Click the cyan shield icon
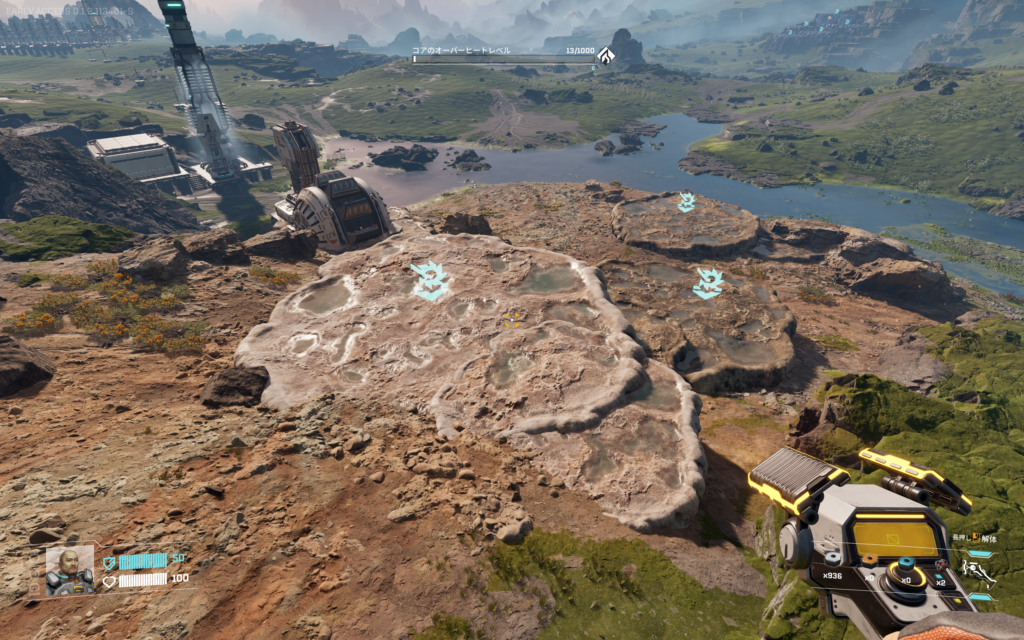Image resolution: width=1024 pixels, height=640 pixels. pos(109,562)
